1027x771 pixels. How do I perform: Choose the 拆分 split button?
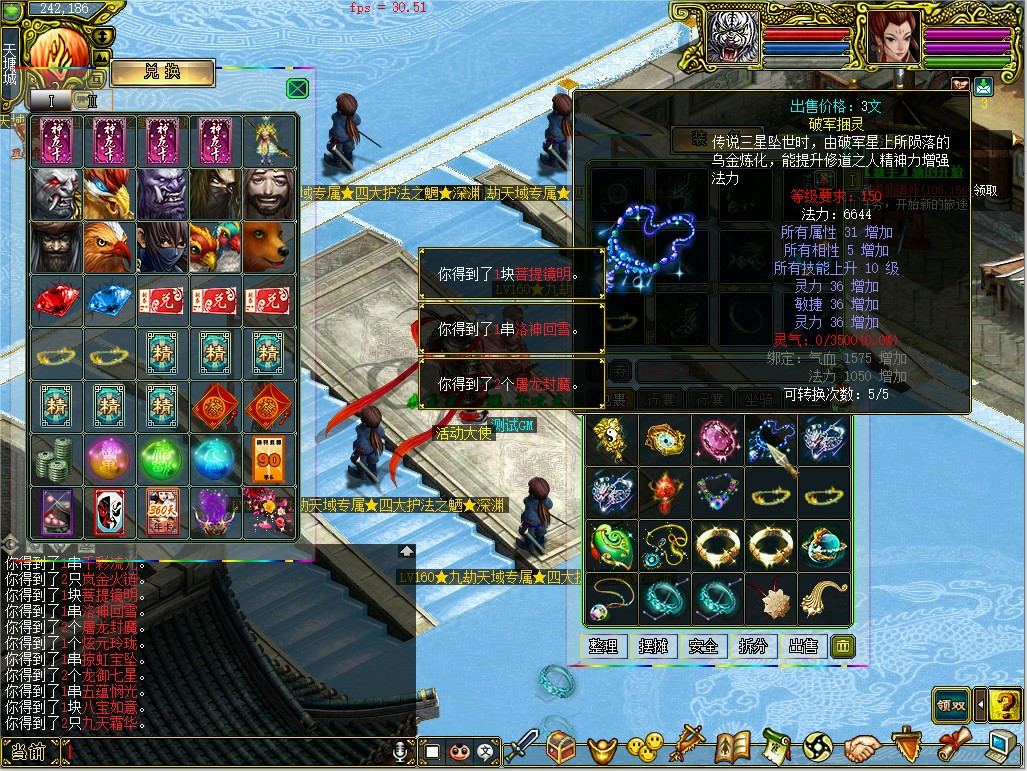pyautogui.click(x=753, y=646)
